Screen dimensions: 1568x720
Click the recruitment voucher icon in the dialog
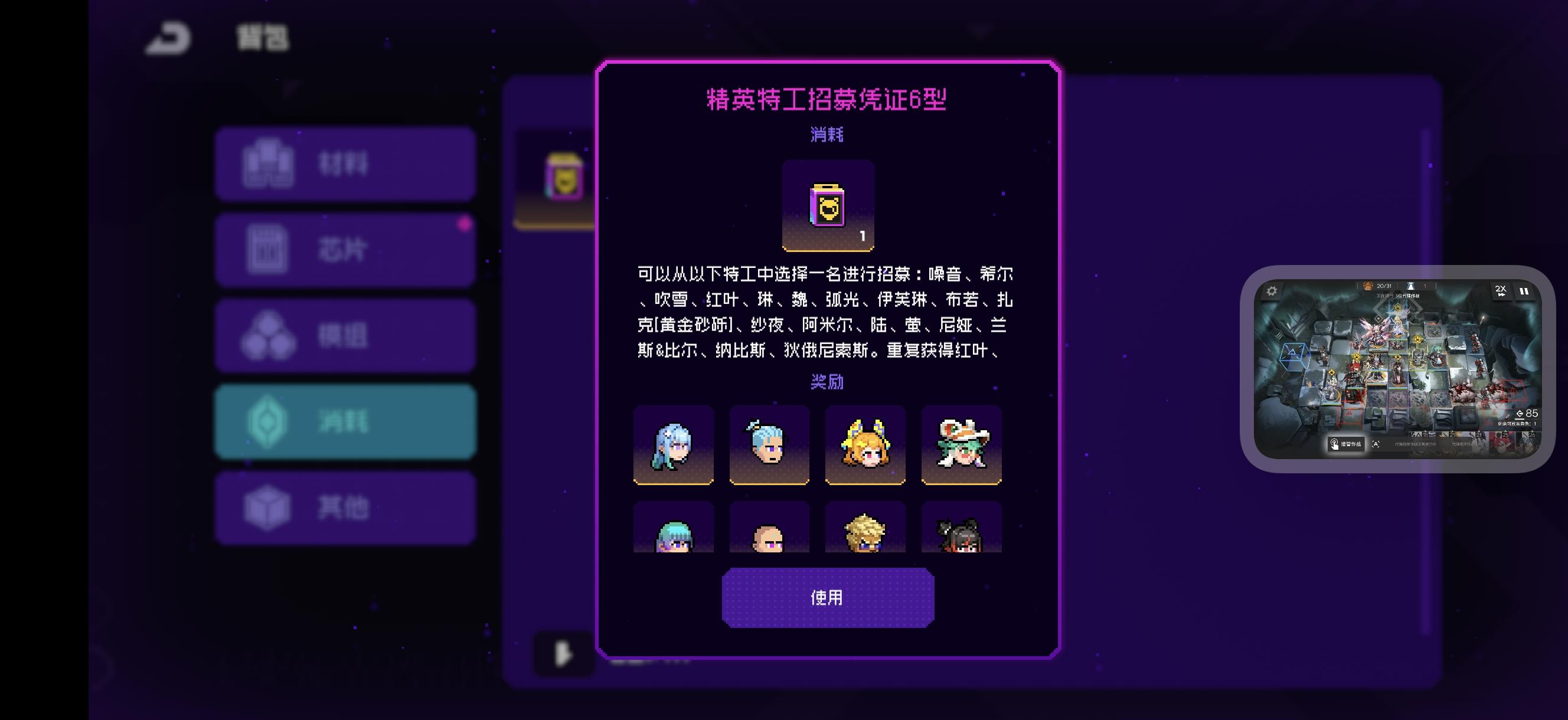tap(829, 205)
